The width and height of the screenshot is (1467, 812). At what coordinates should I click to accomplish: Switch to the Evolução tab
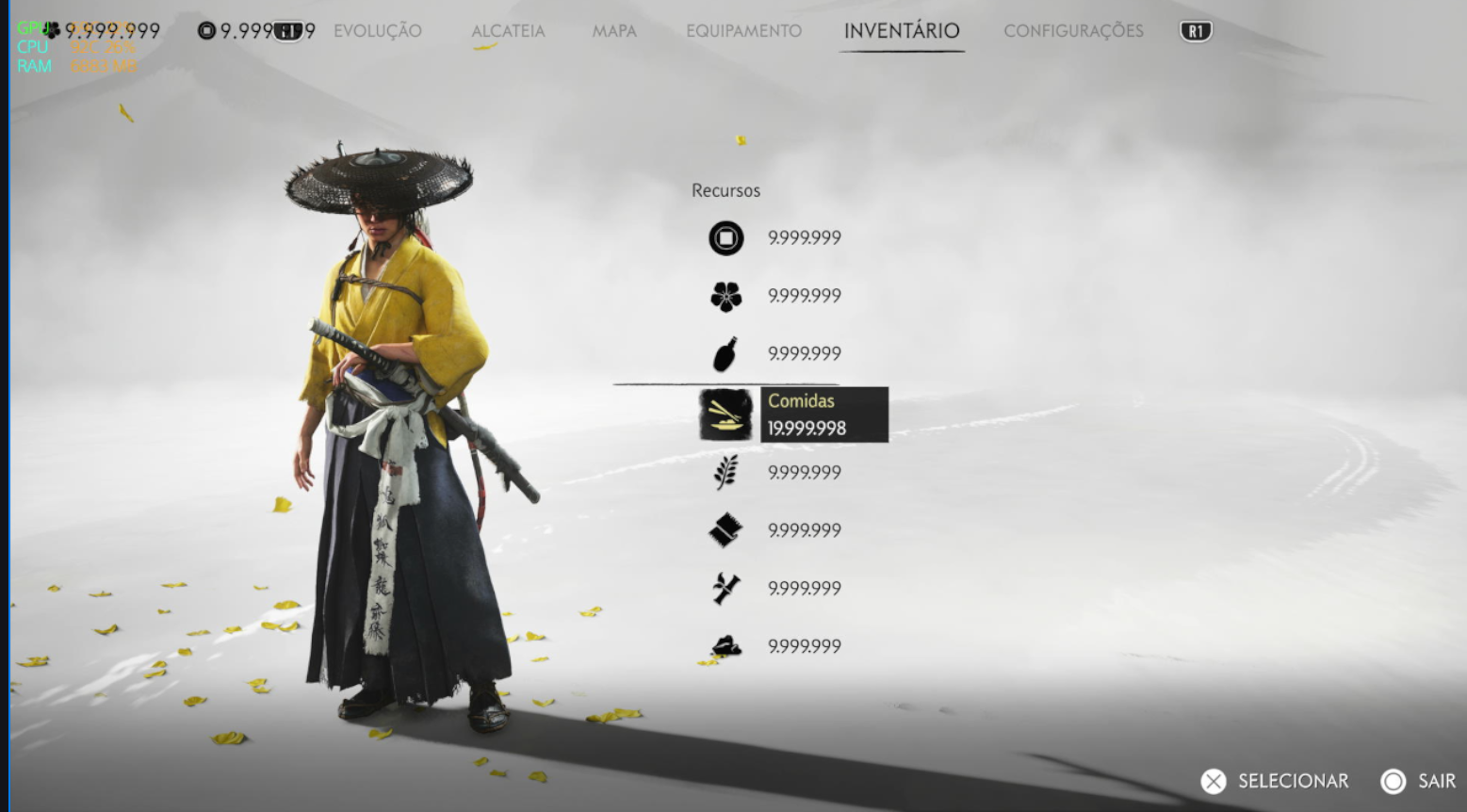(x=377, y=31)
